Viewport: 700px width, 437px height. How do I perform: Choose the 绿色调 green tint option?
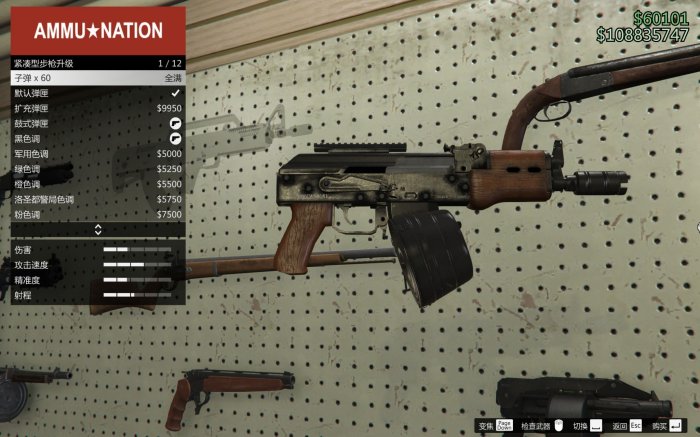pos(97,169)
